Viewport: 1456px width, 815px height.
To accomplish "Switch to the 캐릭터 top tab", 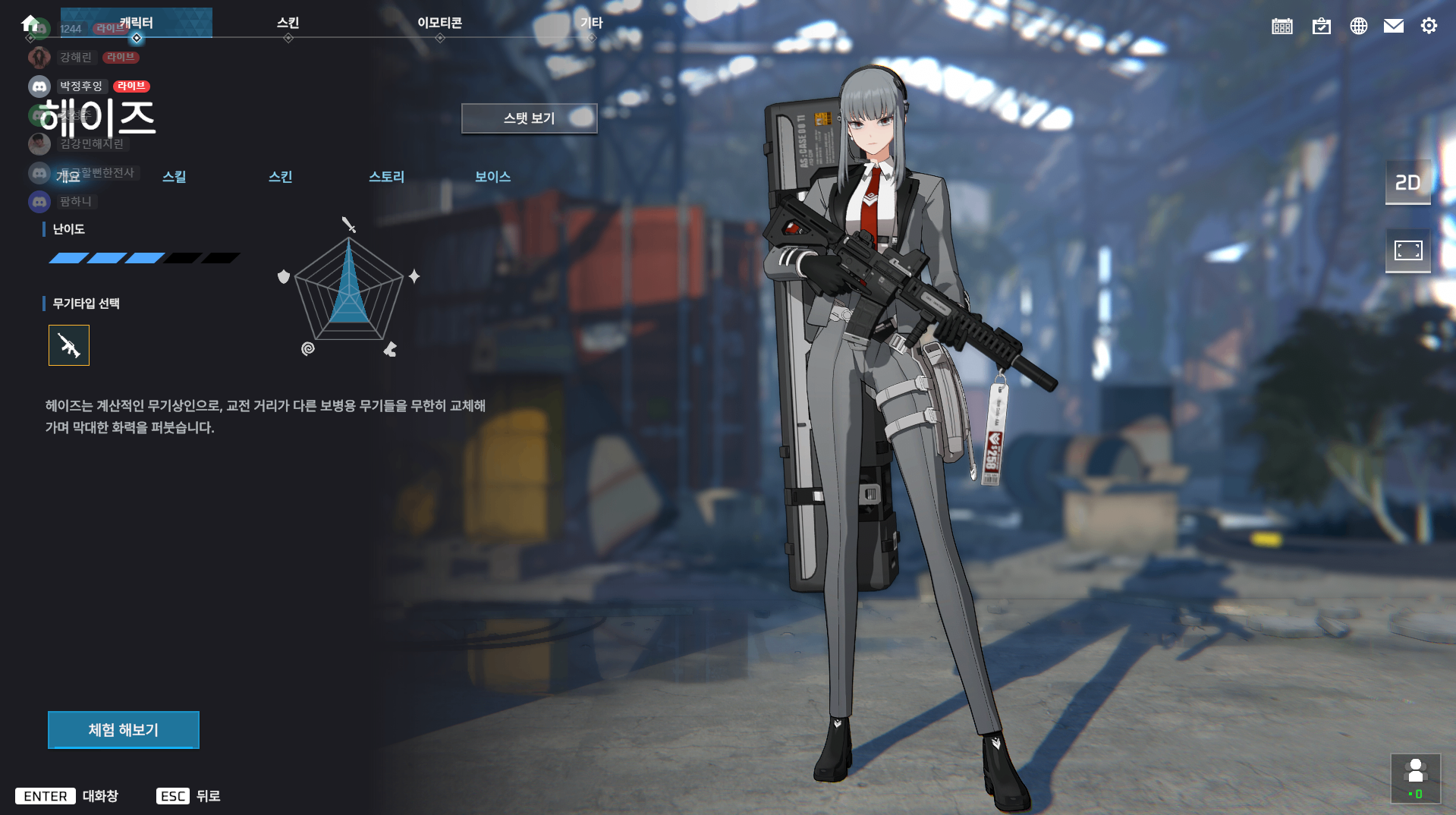I will click(137, 24).
